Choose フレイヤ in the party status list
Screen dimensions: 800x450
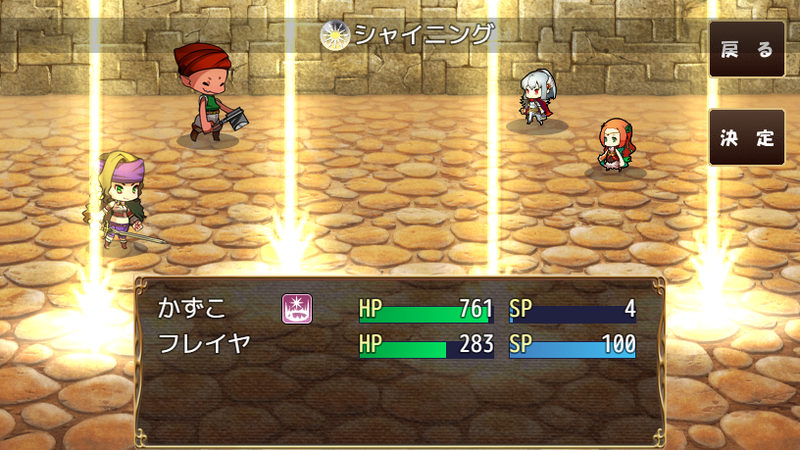tap(204, 345)
